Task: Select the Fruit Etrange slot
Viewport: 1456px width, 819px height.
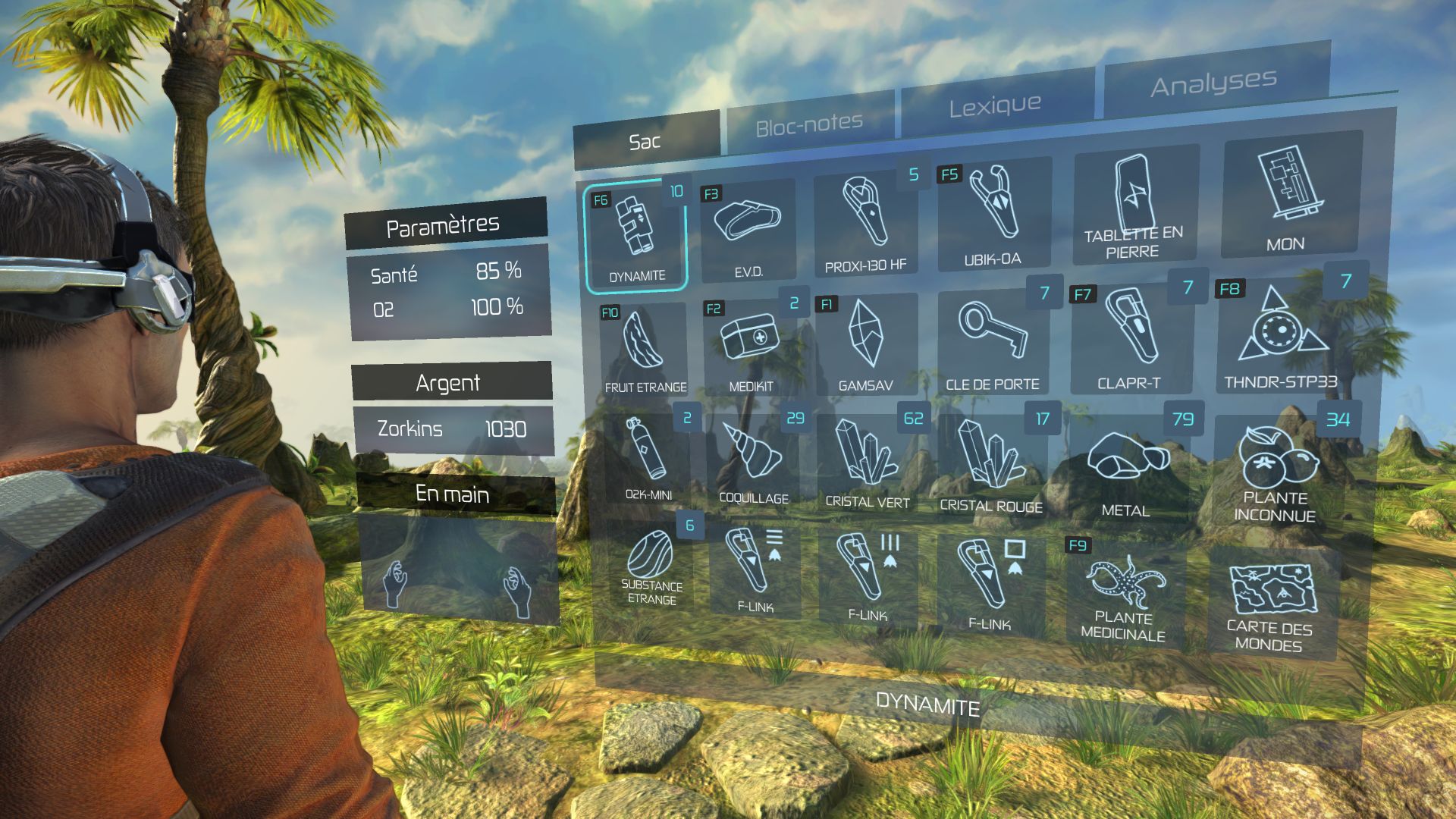Action: point(645,350)
